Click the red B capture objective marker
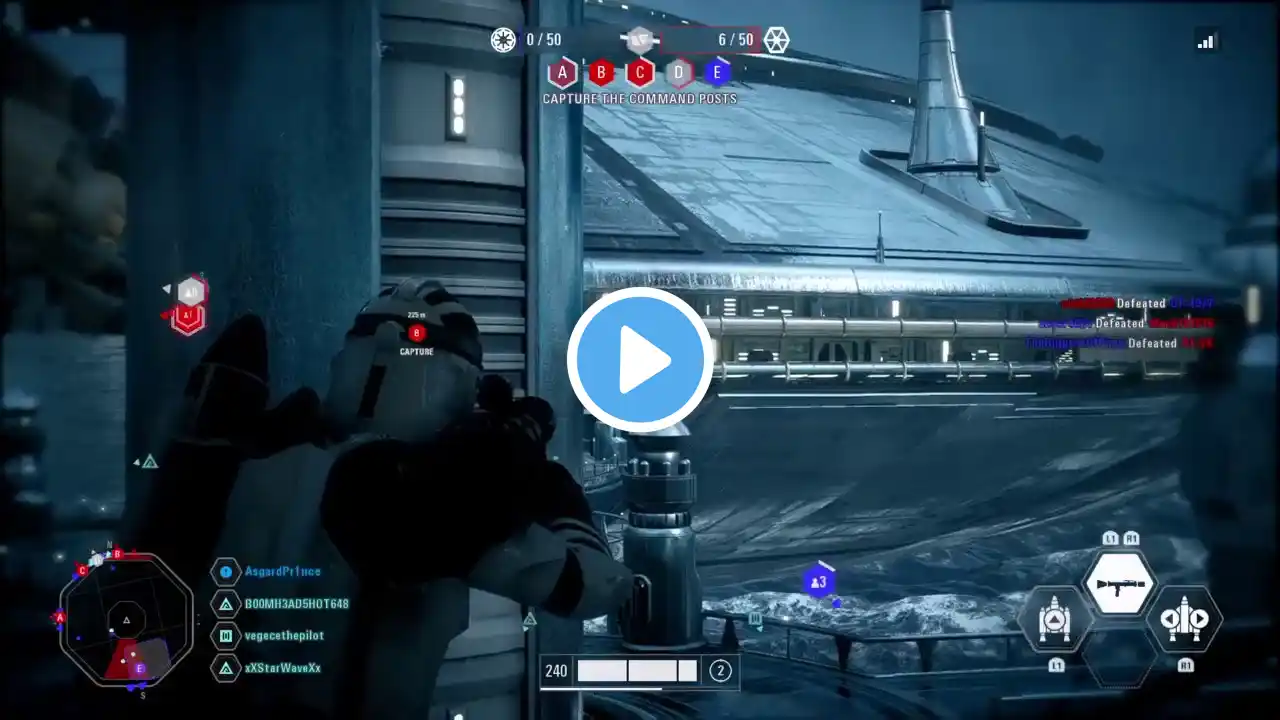1280x720 pixels. coord(417,333)
